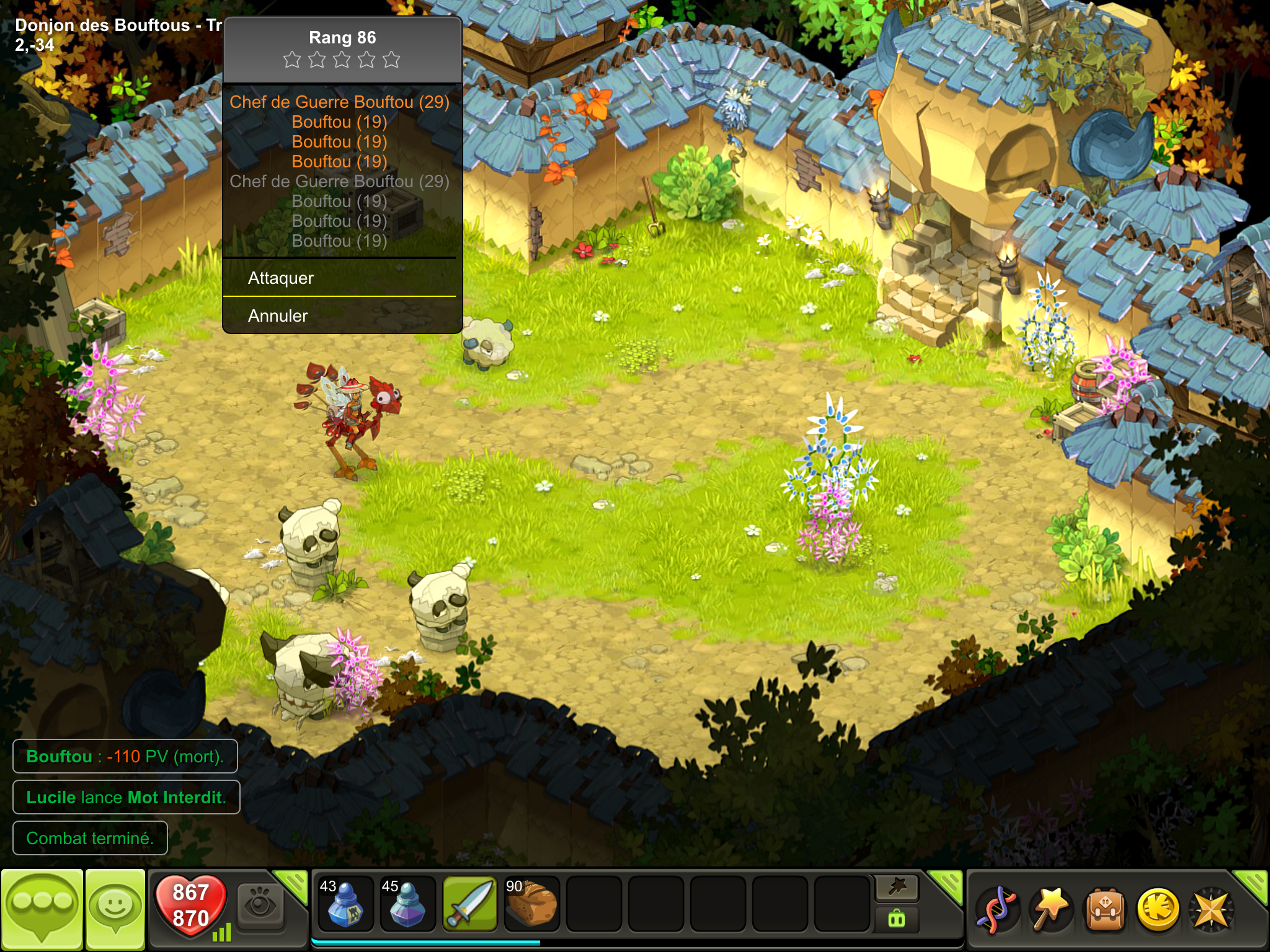The image size is (1270, 952).
Task: Click the "Combat terminé." chat log message
Action: coord(90,838)
